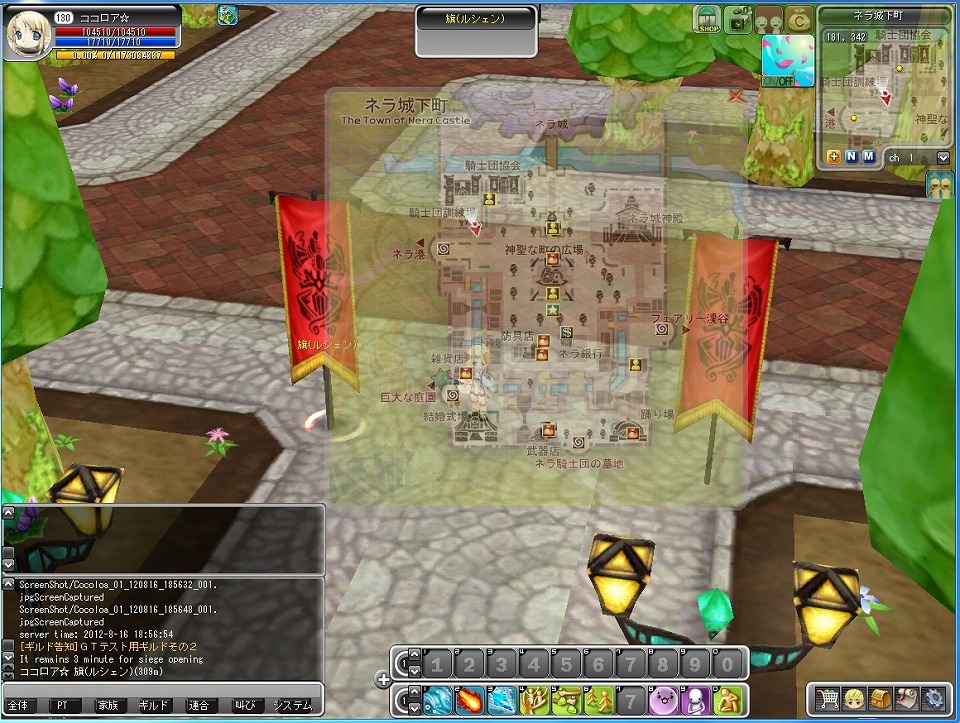Open the coin bag currency icon
Image resolution: width=960 pixels, height=723 pixels.
(799, 21)
